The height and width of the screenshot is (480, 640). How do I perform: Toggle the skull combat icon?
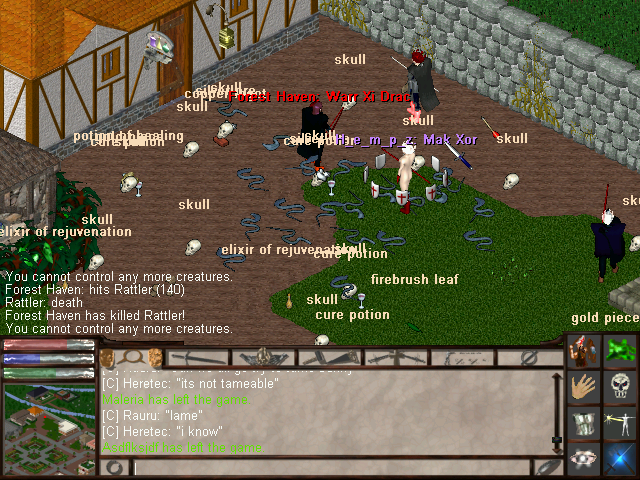pos(619,387)
